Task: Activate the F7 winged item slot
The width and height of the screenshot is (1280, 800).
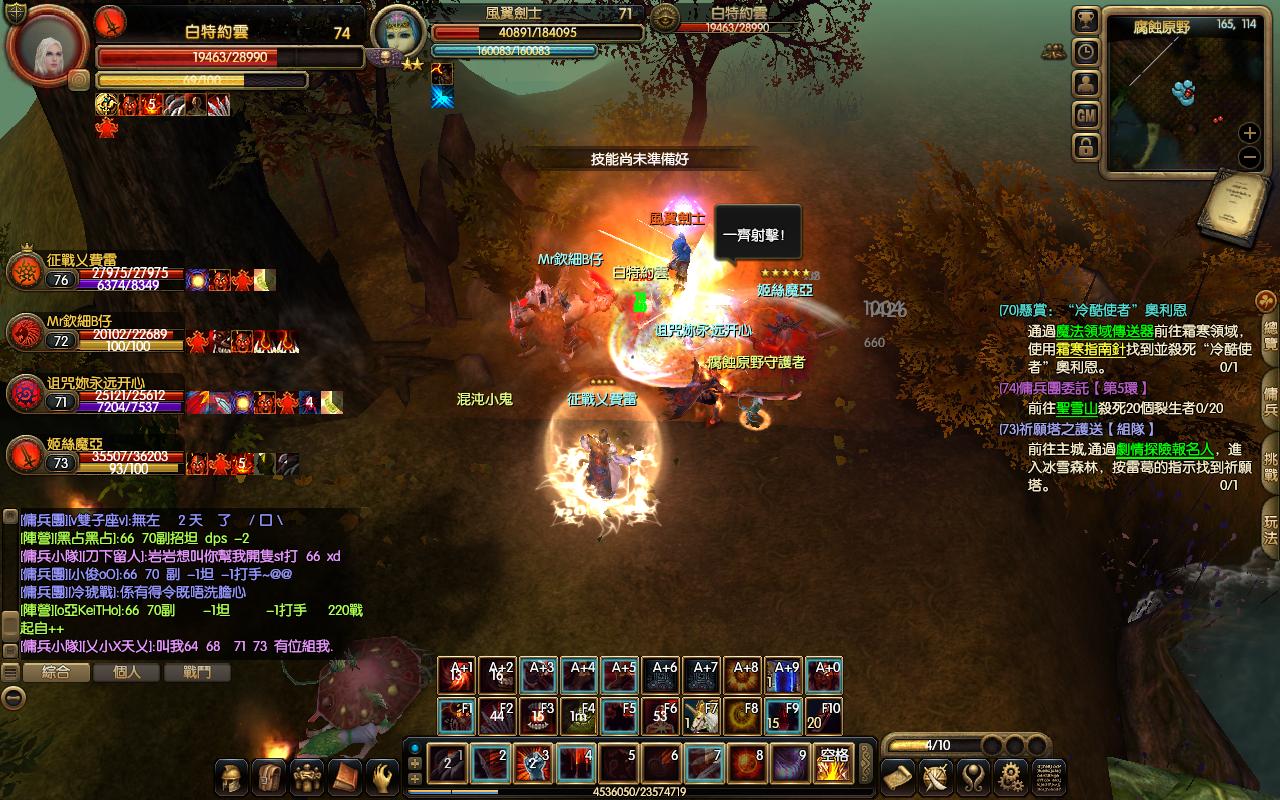Action: click(x=702, y=716)
